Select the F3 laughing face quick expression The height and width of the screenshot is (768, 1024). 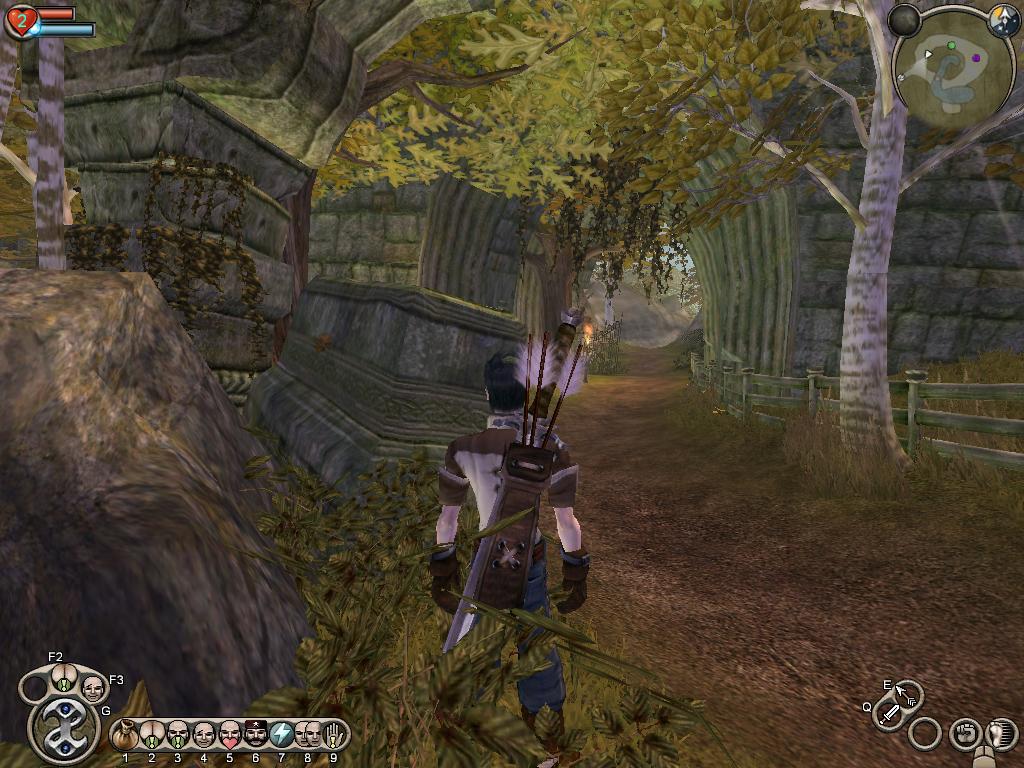[93, 687]
